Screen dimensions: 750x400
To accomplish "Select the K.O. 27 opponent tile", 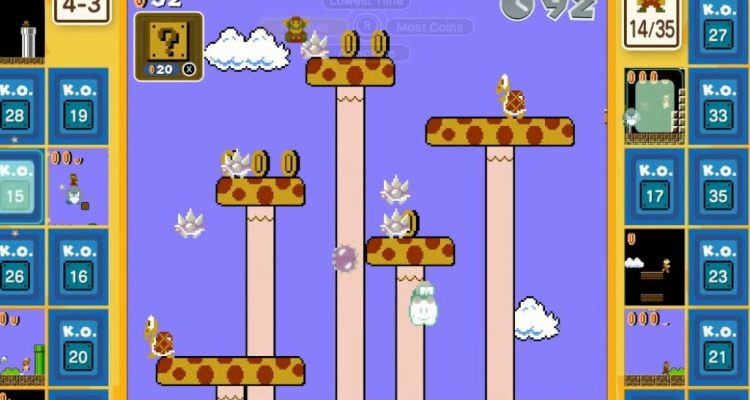I will click(717, 29).
